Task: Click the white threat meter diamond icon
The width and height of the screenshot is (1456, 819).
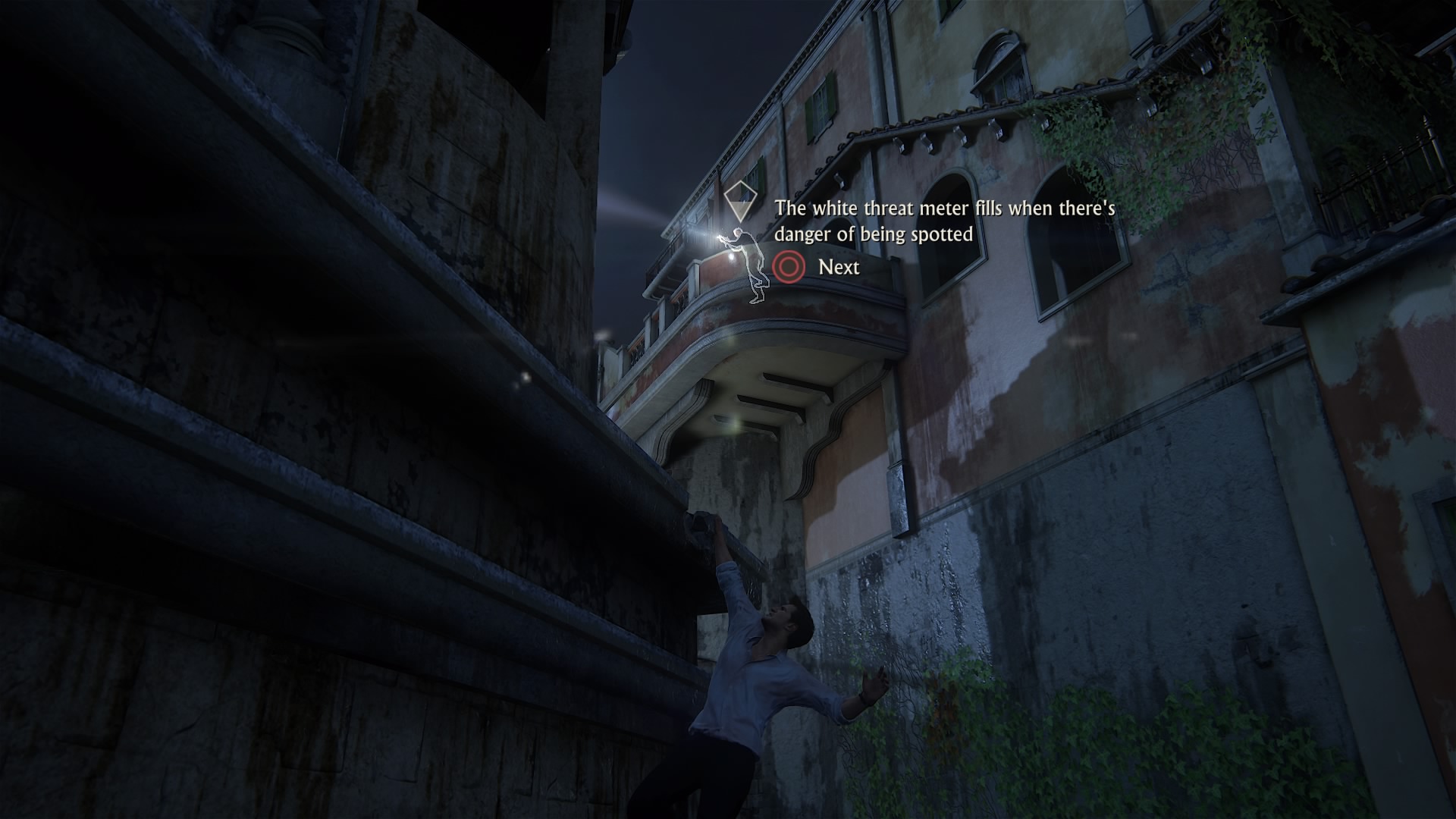Action: pos(737,202)
